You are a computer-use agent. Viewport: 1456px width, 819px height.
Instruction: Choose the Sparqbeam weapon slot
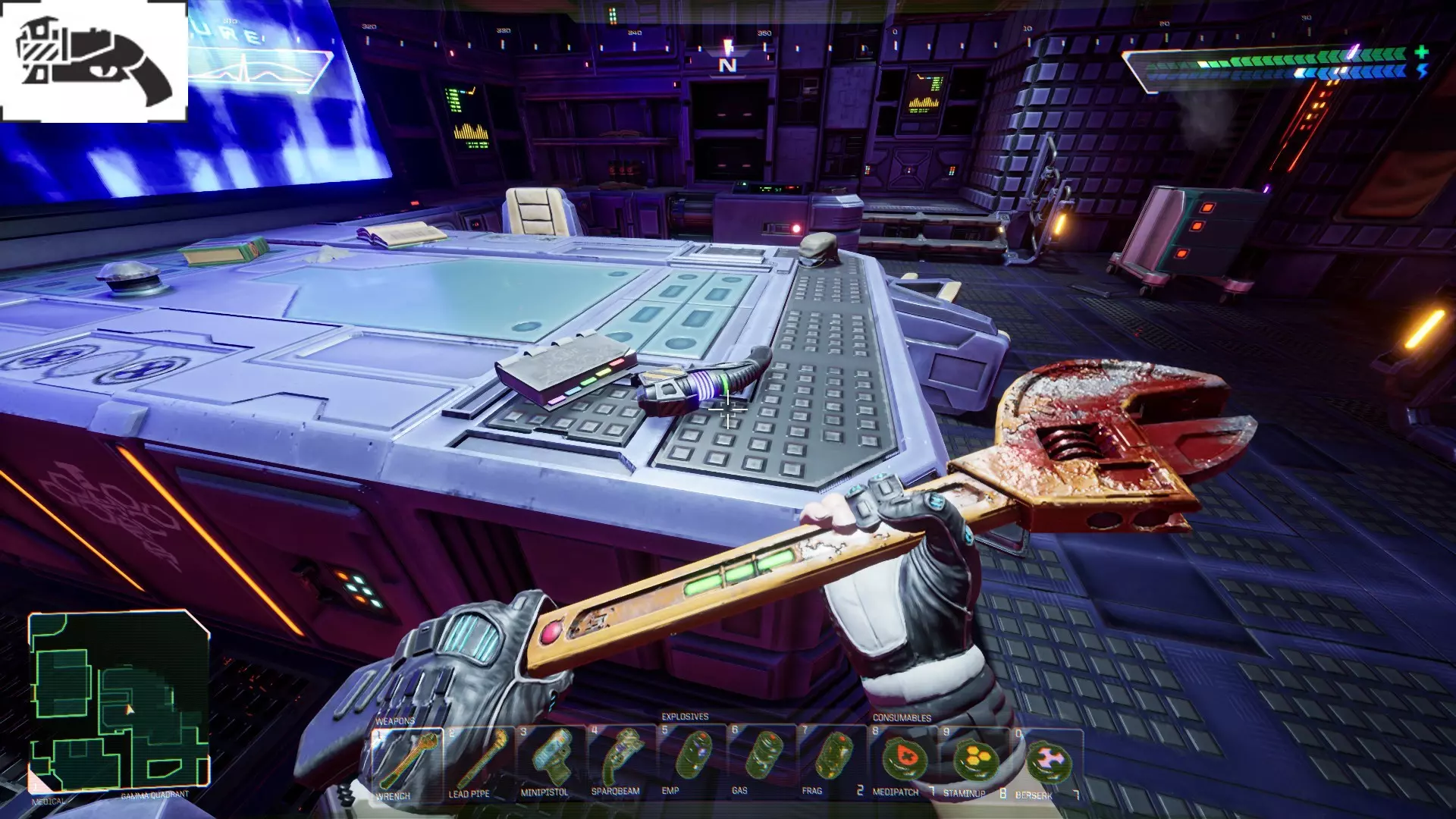tap(620, 761)
